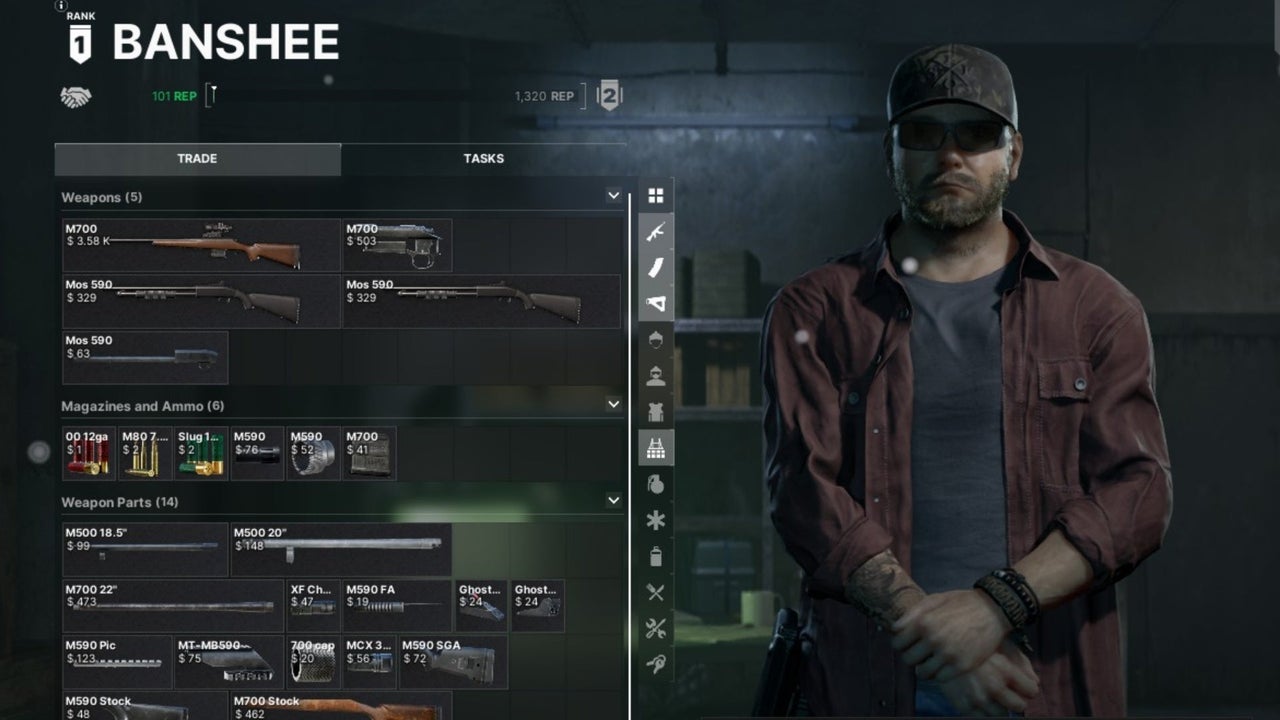Select the Trade tab
1280x720 pixels.
[197, 159]
